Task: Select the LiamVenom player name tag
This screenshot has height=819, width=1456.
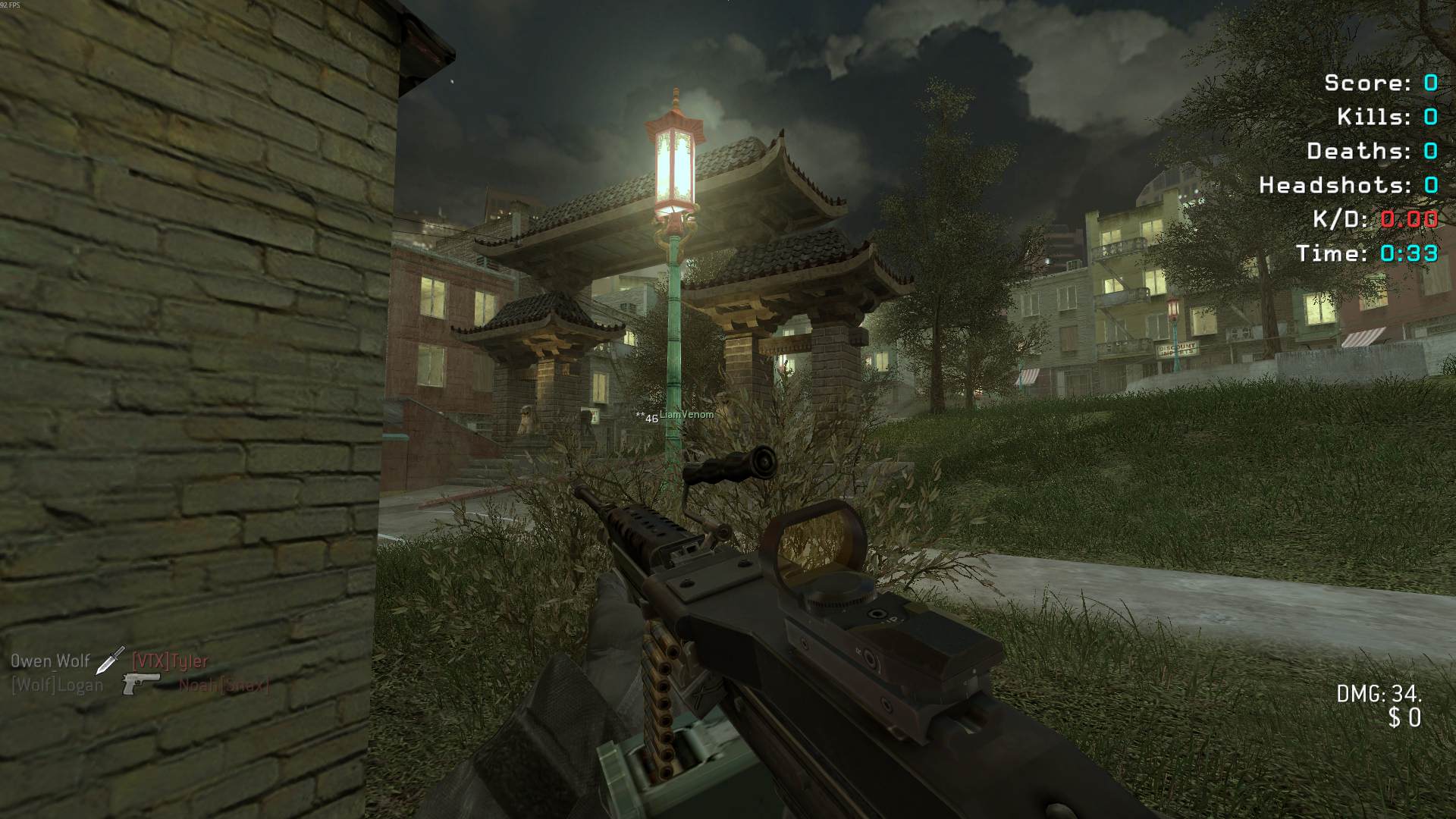Action: tap(686, 415)
